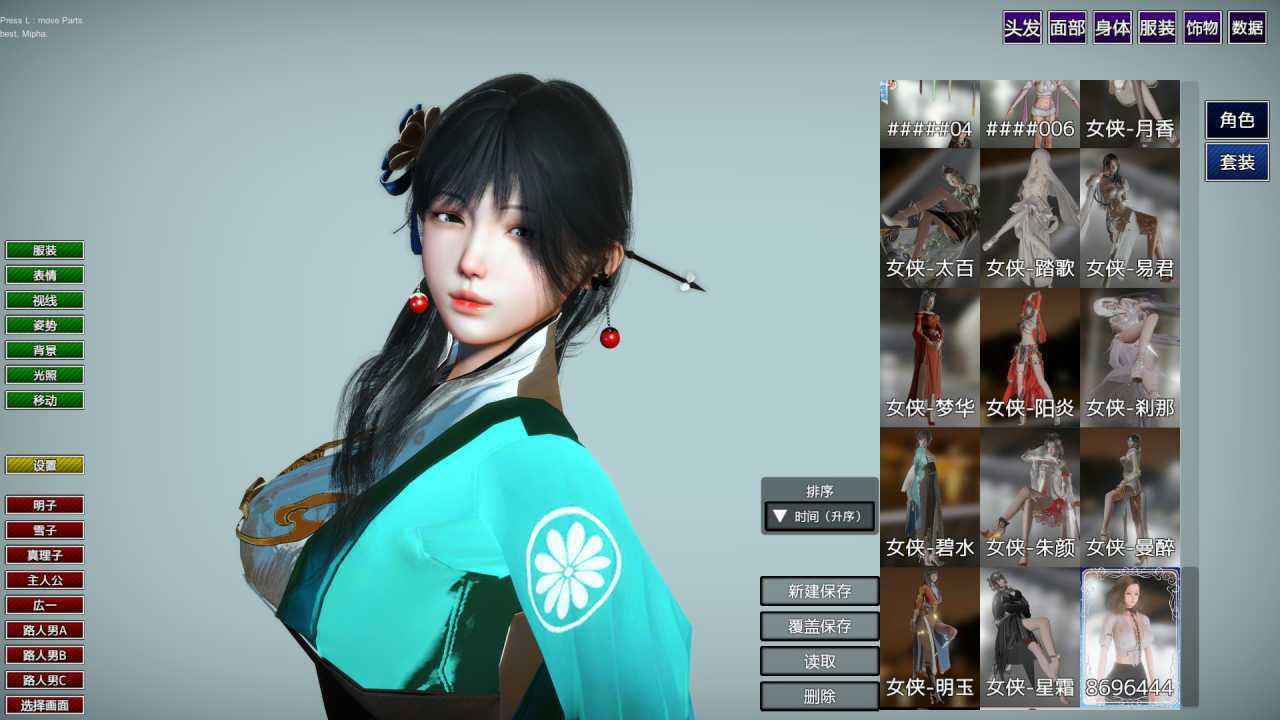
Task: Open the 饰物 (Accessories) tab
Action: point(1201,29)
